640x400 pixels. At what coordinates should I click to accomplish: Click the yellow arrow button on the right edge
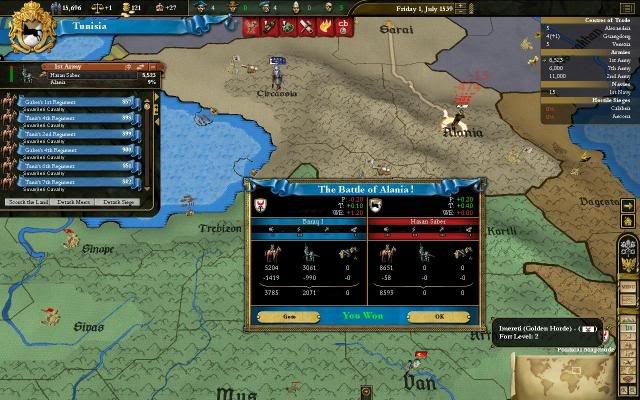(x=627, y=206)
